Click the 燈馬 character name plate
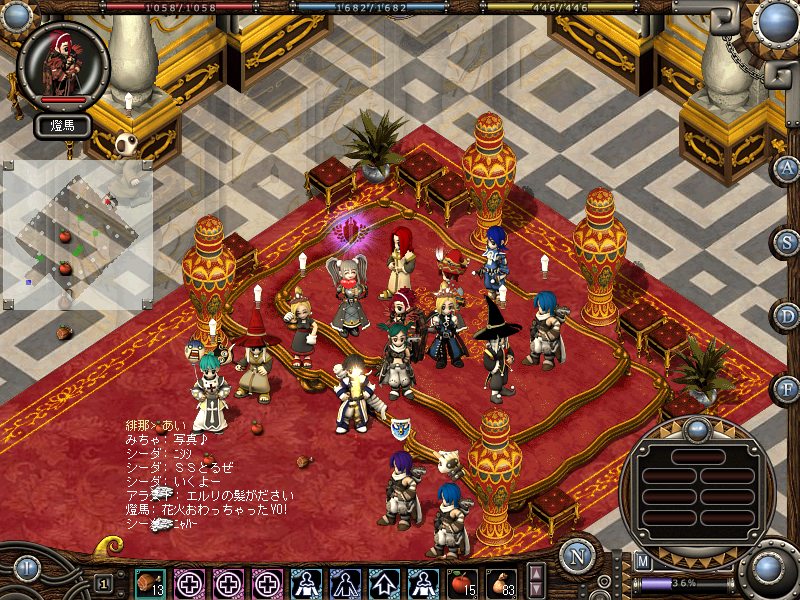 click(63, 126)
